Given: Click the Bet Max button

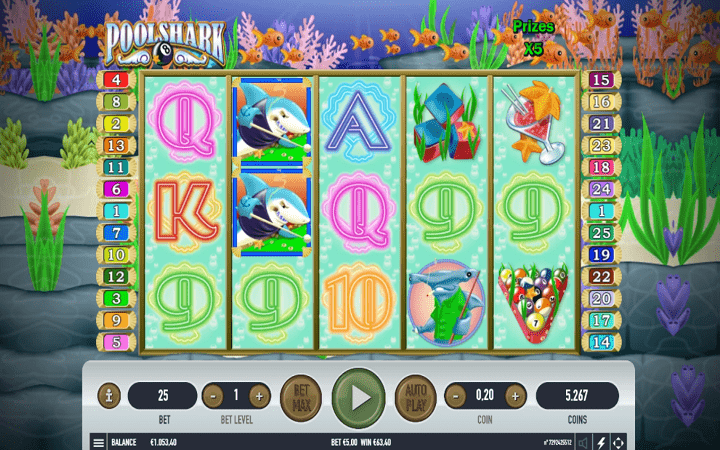Looking at the screenshot, I should [x=302, y=395].
